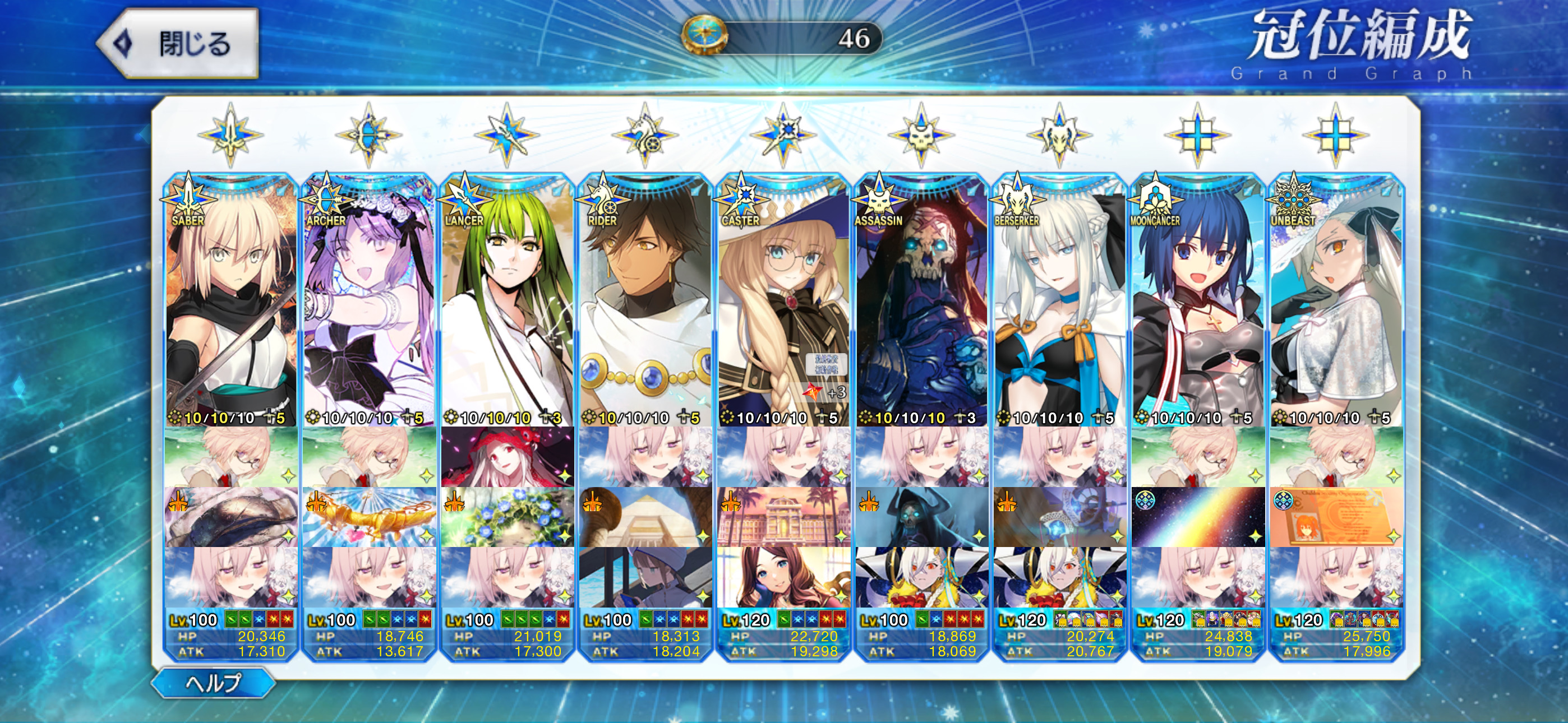
Task: Open the Help button
Action: (x=213, y=682)
